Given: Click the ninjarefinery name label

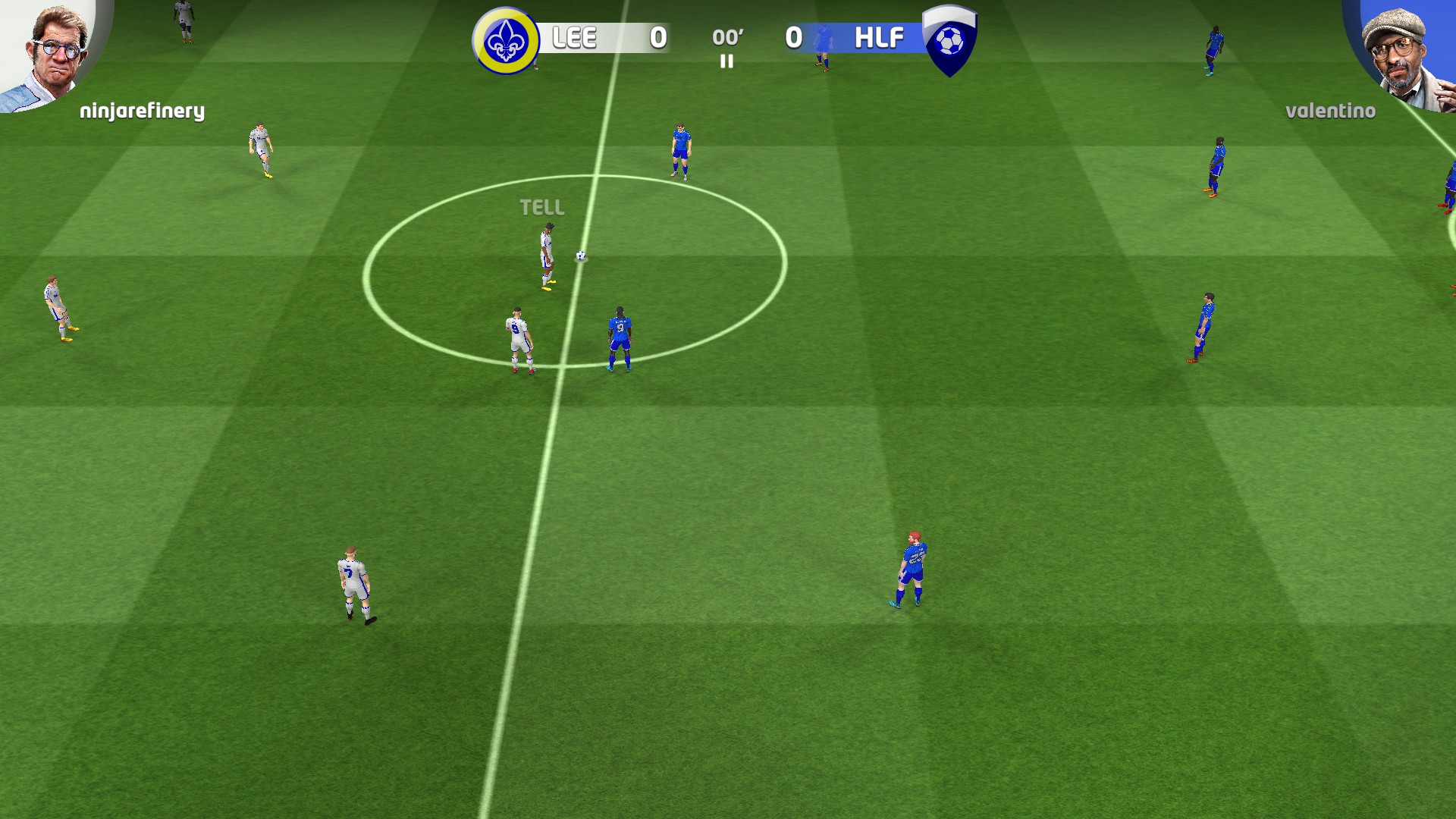Looking at the screenshot, I should click(x=141, y=111).
